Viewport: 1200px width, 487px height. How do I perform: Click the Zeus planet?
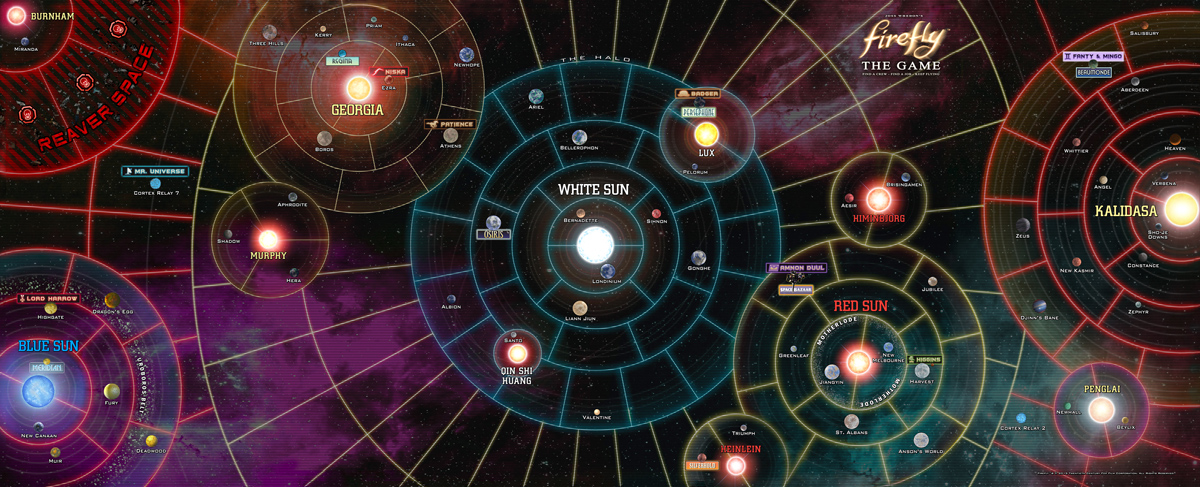click(x=1022, y=224)
